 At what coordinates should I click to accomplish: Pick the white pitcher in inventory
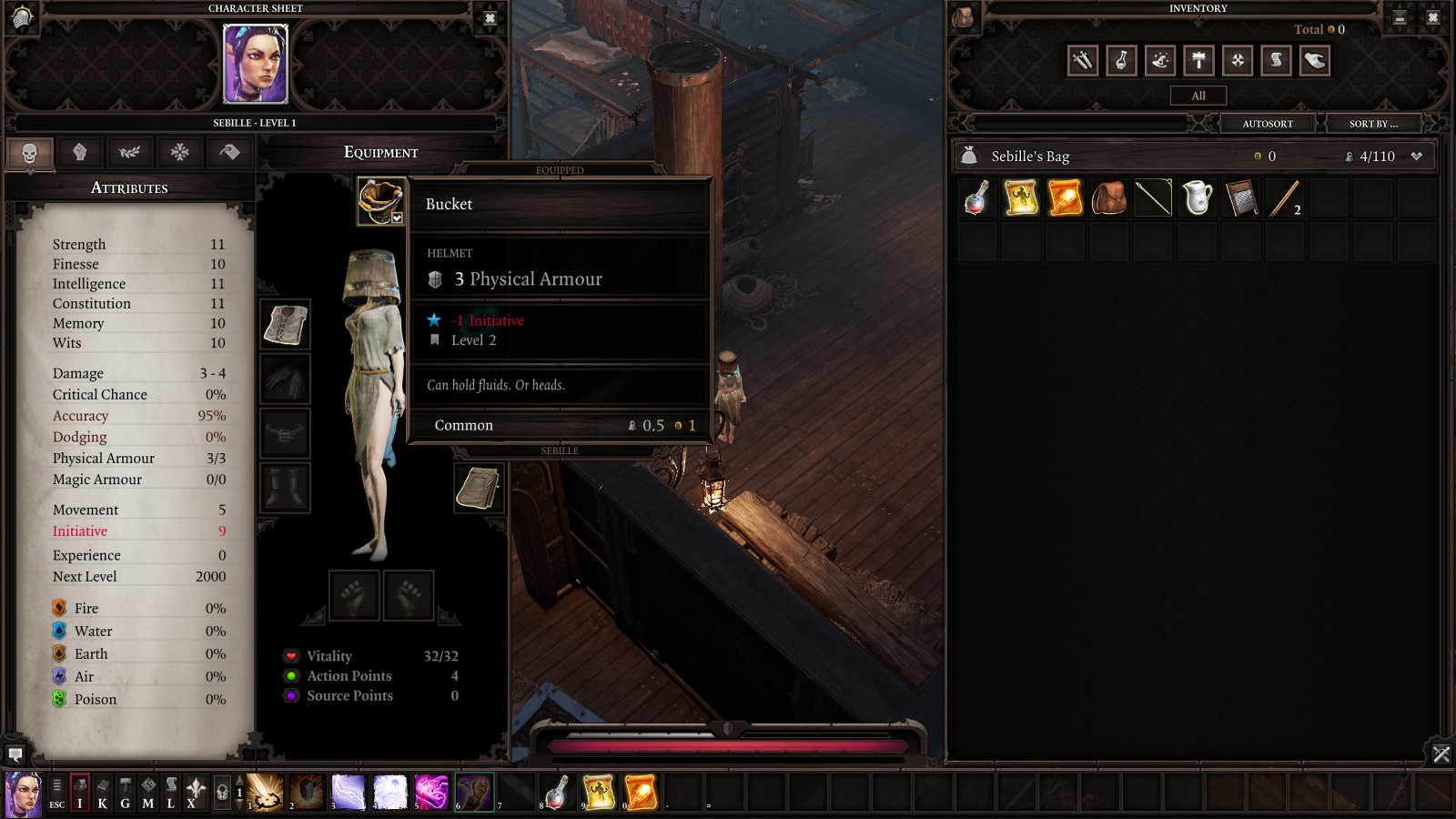click(x=1197, y=197)
